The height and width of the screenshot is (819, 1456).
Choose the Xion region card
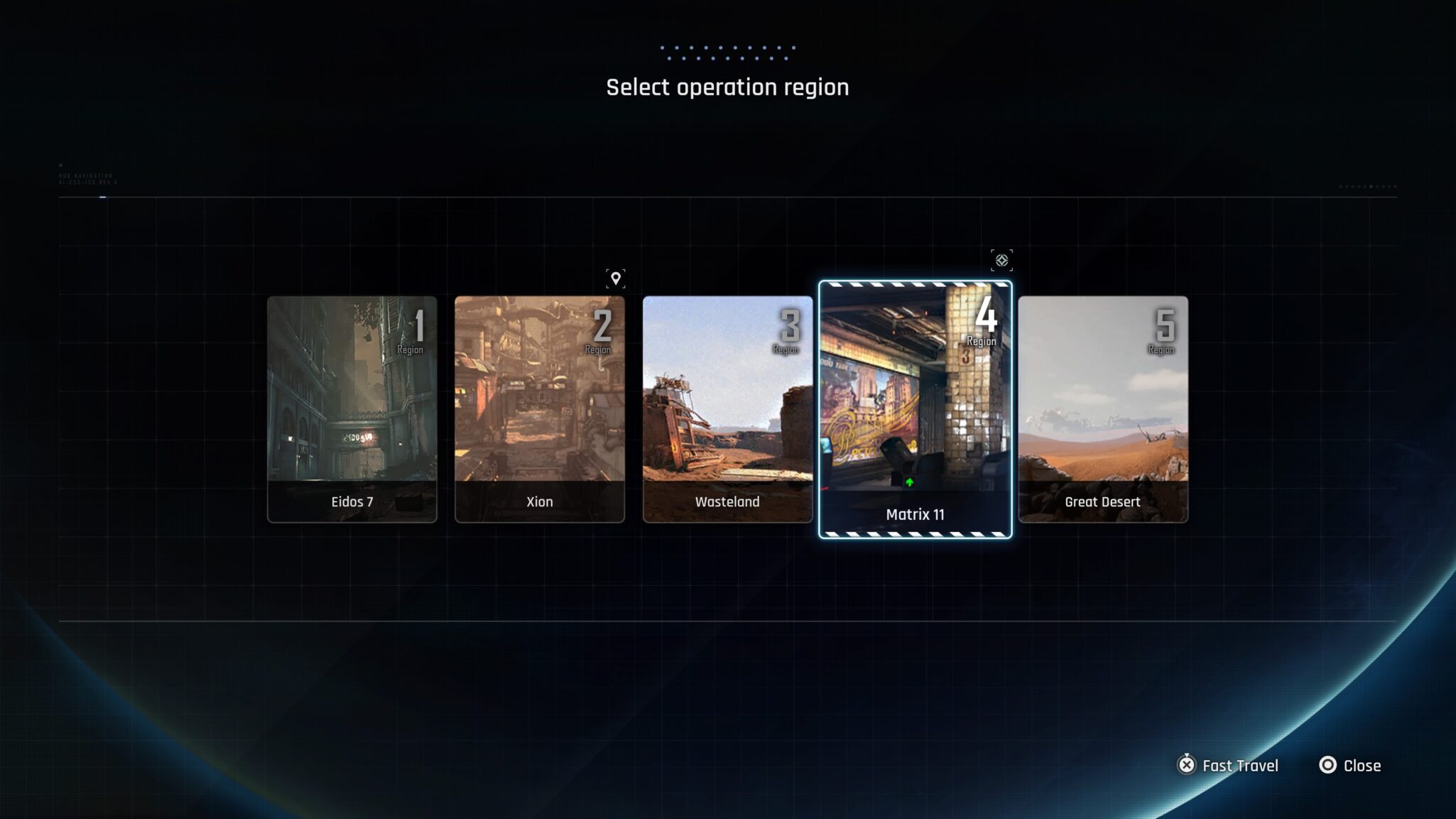[x=539, y=409]
